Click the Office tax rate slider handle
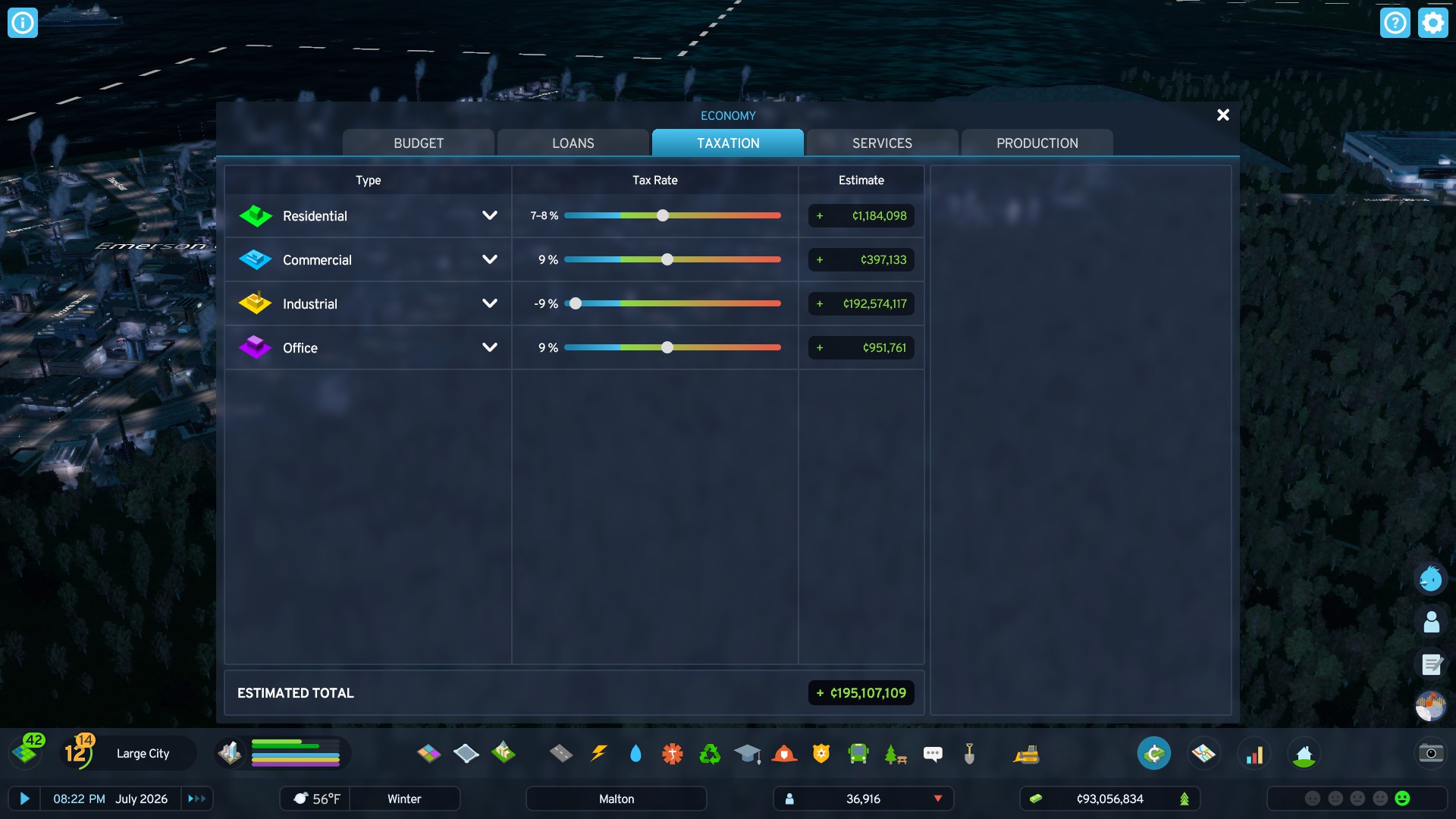1456x819 pixels. [667, 348]
